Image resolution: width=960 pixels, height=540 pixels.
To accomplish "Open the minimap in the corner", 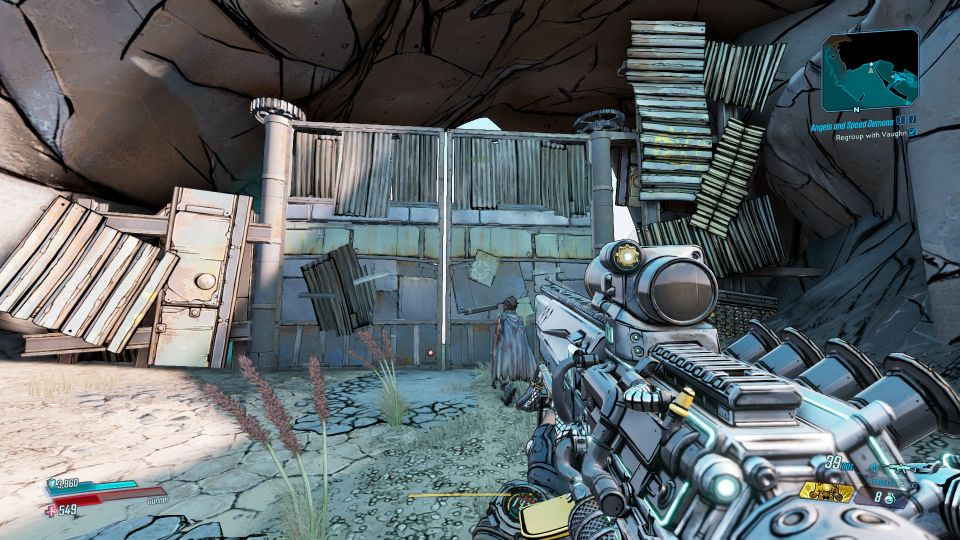I will [870, 69].
